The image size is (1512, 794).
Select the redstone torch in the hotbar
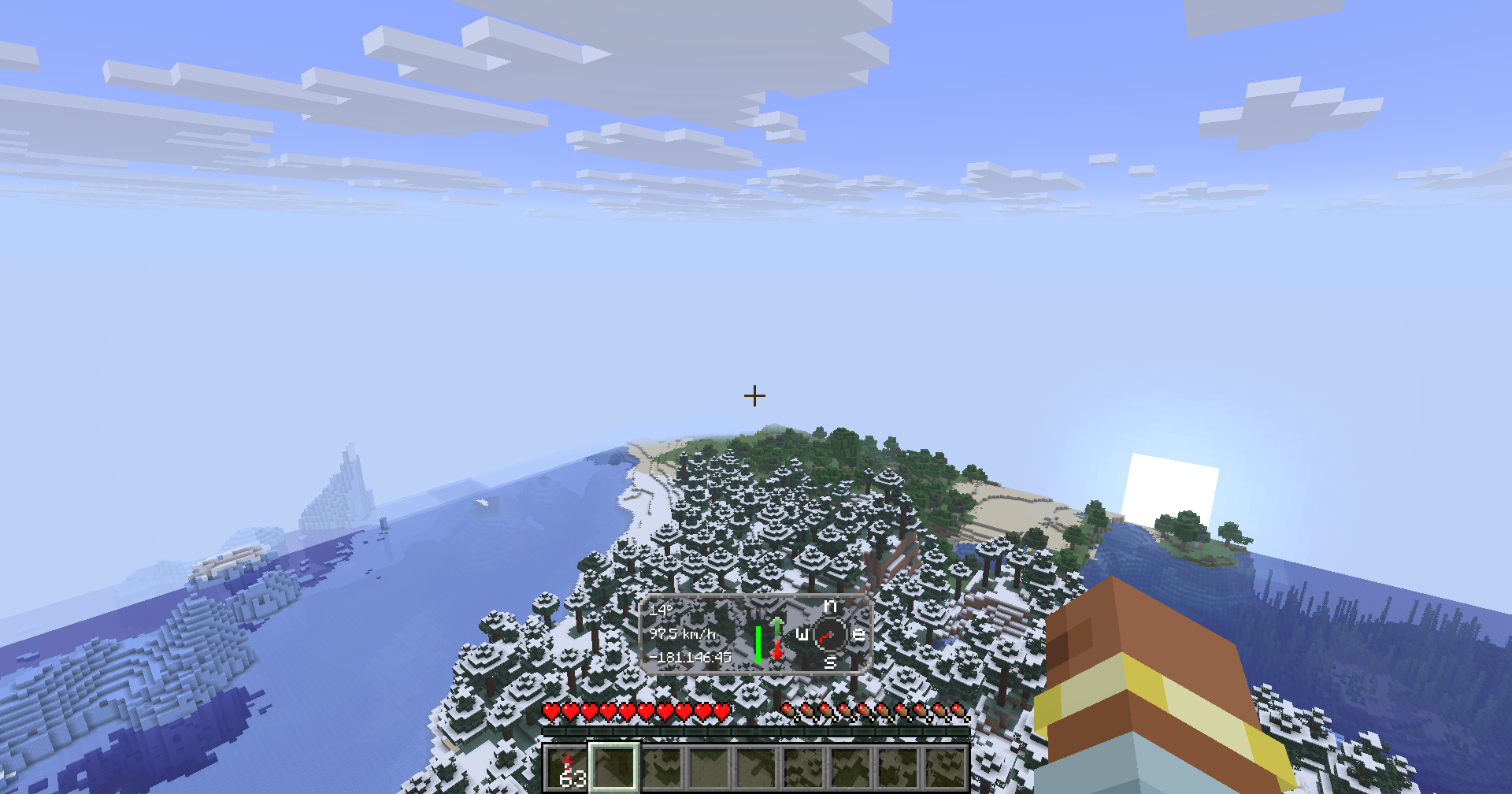(x=566, y=766)
